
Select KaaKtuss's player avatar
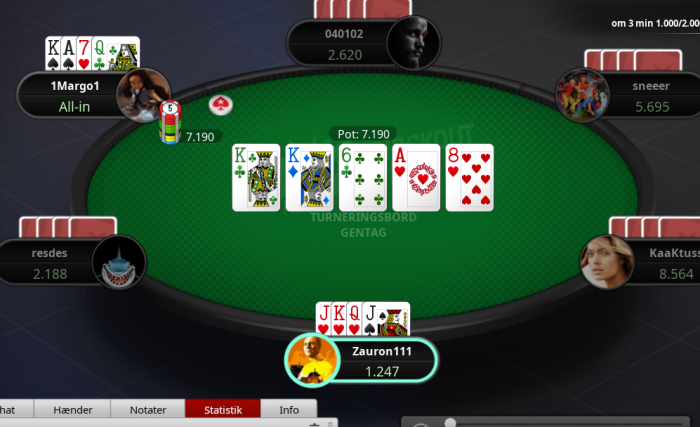[606, 262]
